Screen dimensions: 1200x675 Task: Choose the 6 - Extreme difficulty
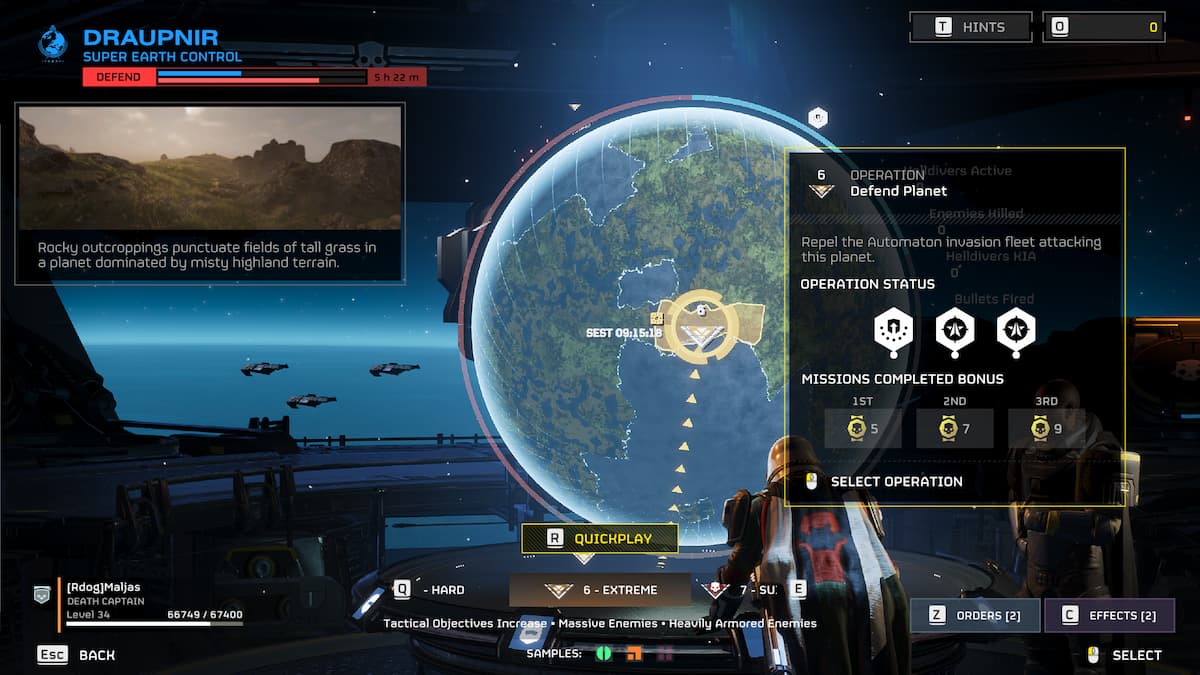(600, 590)
